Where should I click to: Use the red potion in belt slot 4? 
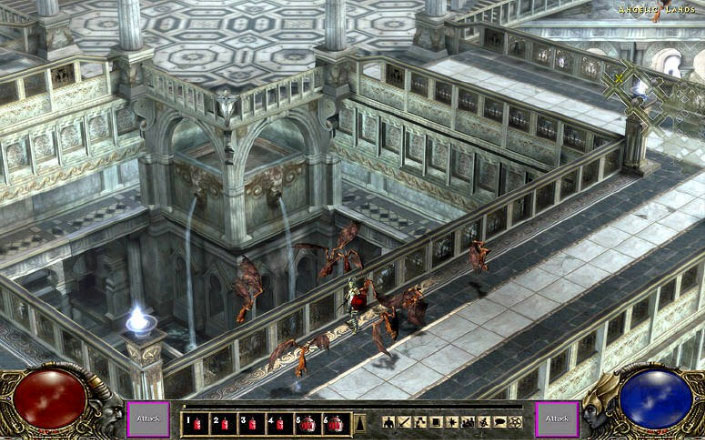click(280, 423)
